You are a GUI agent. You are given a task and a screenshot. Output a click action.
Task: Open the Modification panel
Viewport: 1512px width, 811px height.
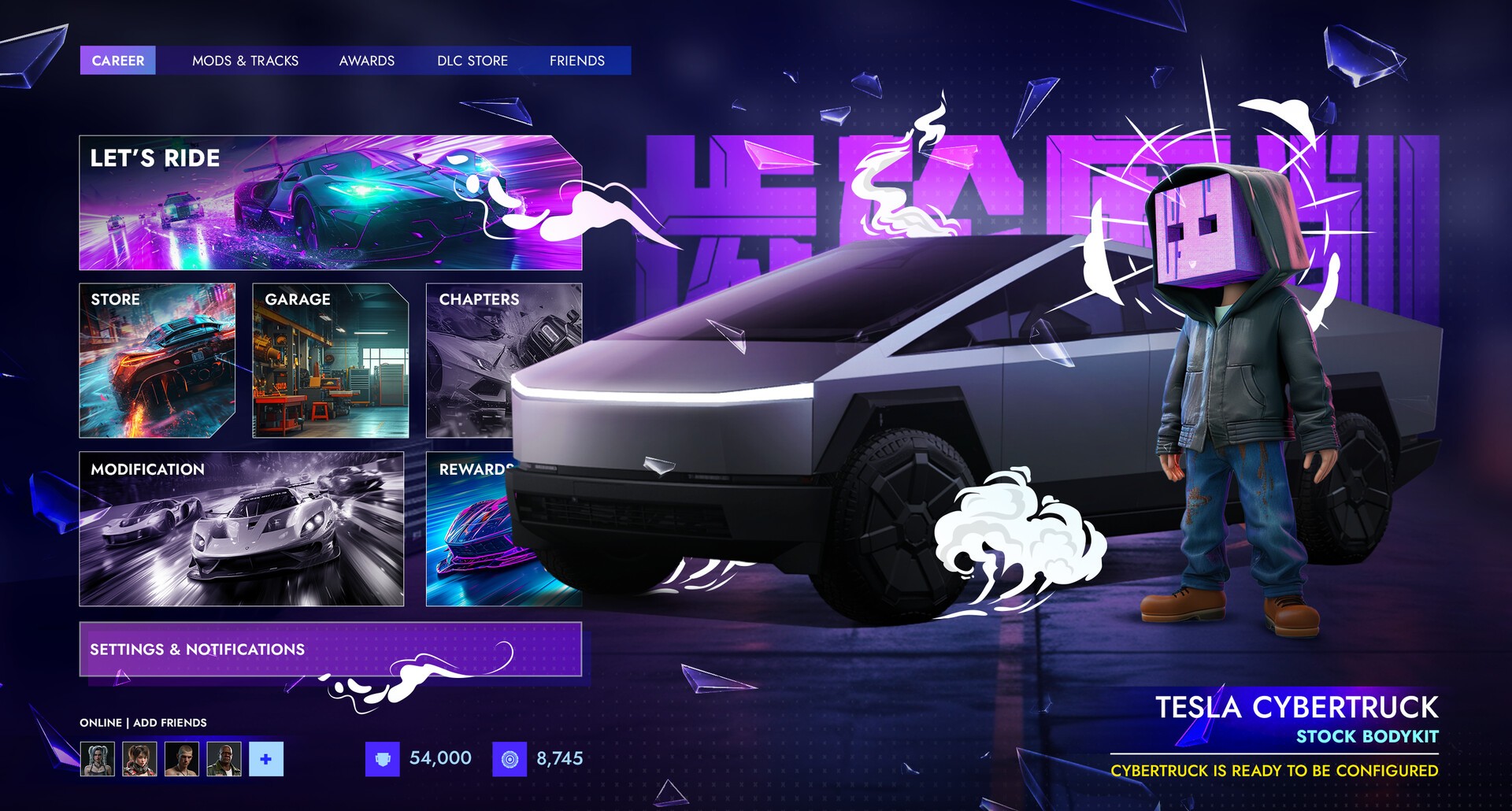[240, 528]
